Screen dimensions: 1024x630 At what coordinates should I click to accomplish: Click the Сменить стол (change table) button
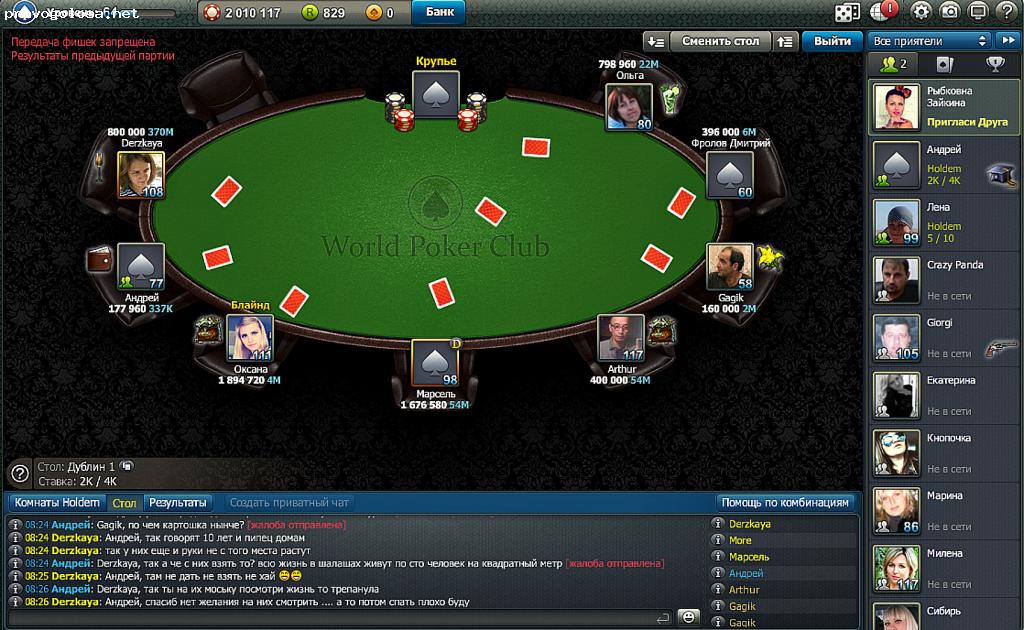pos(720,41)
